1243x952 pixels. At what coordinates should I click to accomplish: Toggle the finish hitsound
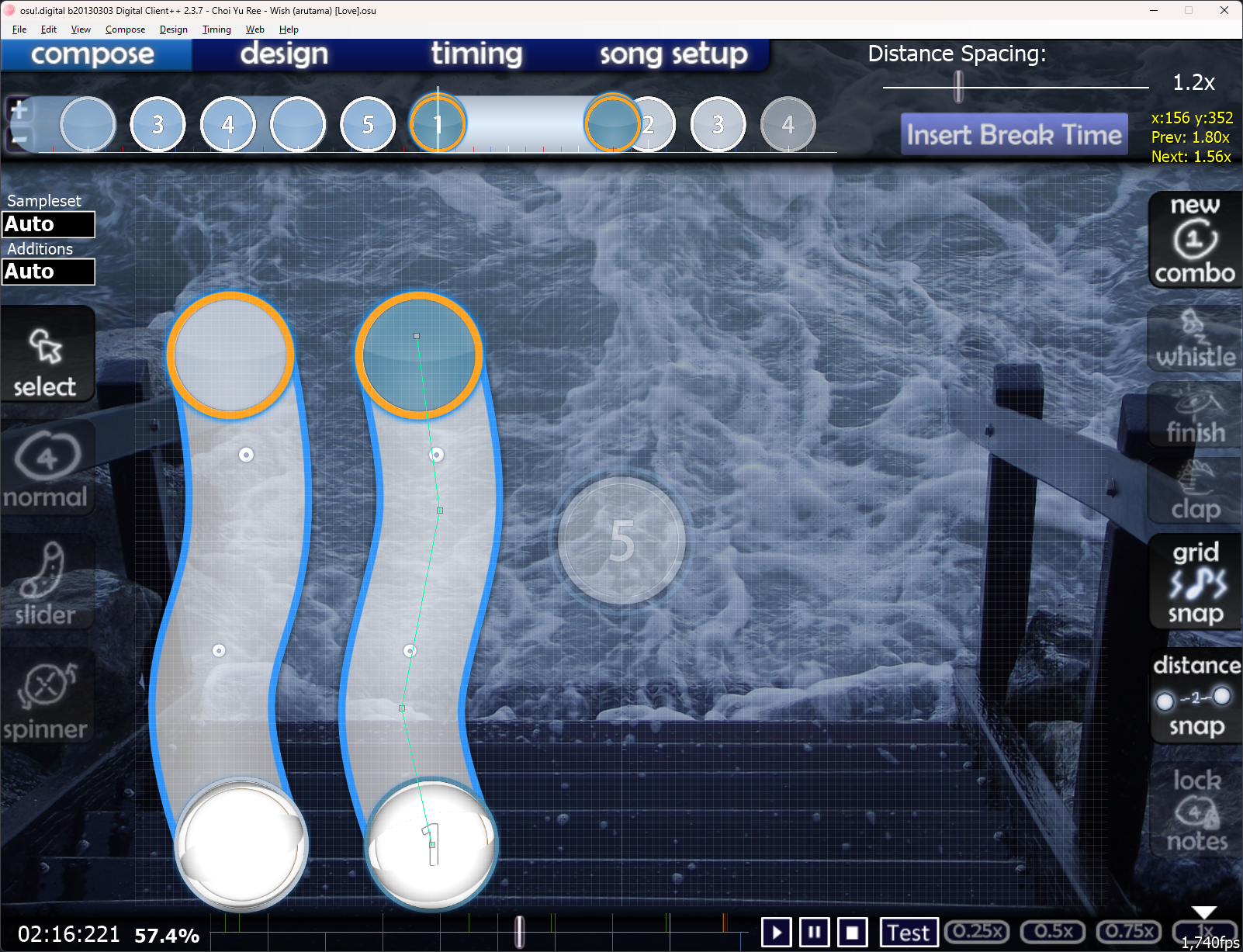[x=1195, y=416]
